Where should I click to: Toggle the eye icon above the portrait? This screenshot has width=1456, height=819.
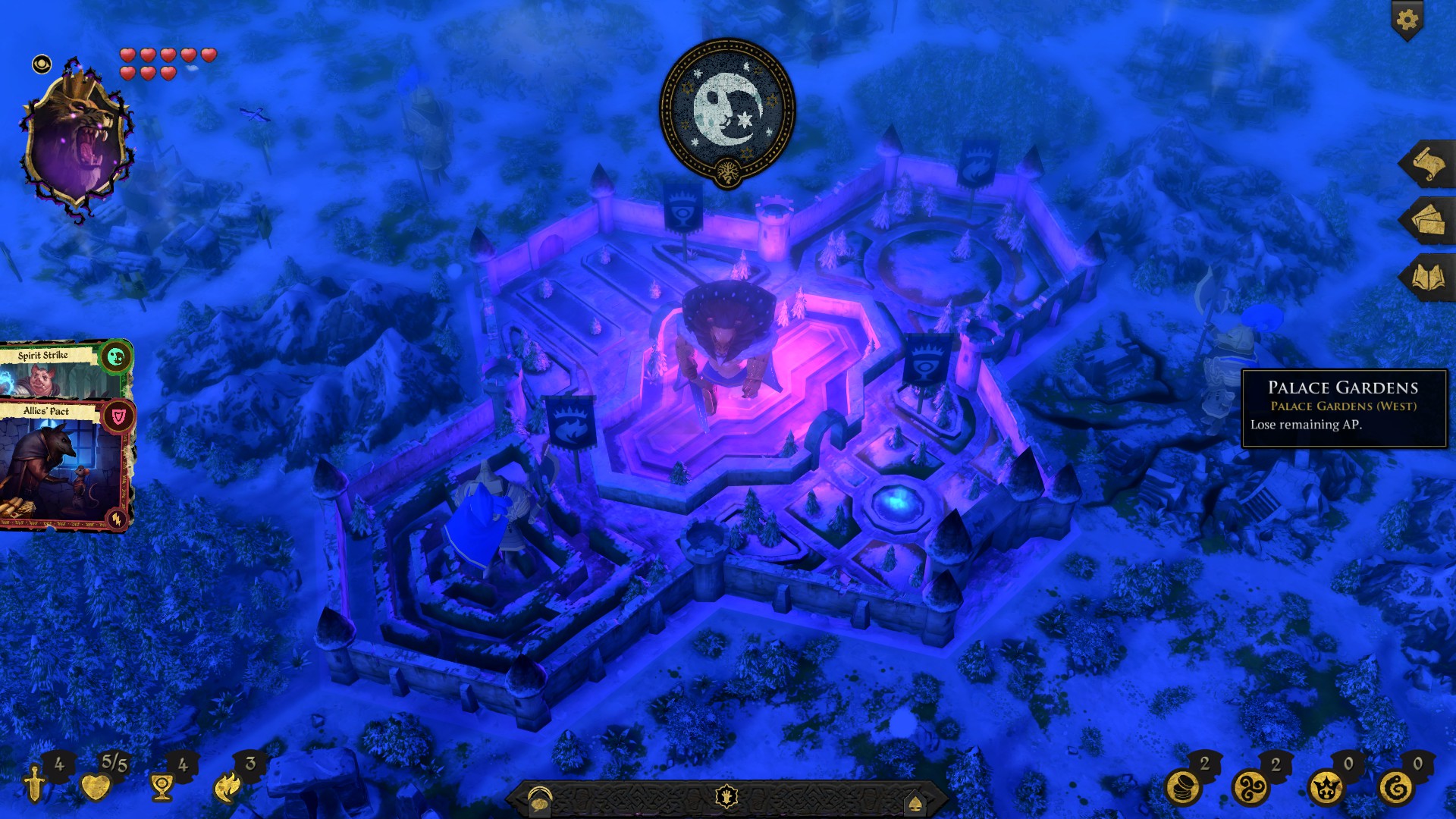point(42,64)
